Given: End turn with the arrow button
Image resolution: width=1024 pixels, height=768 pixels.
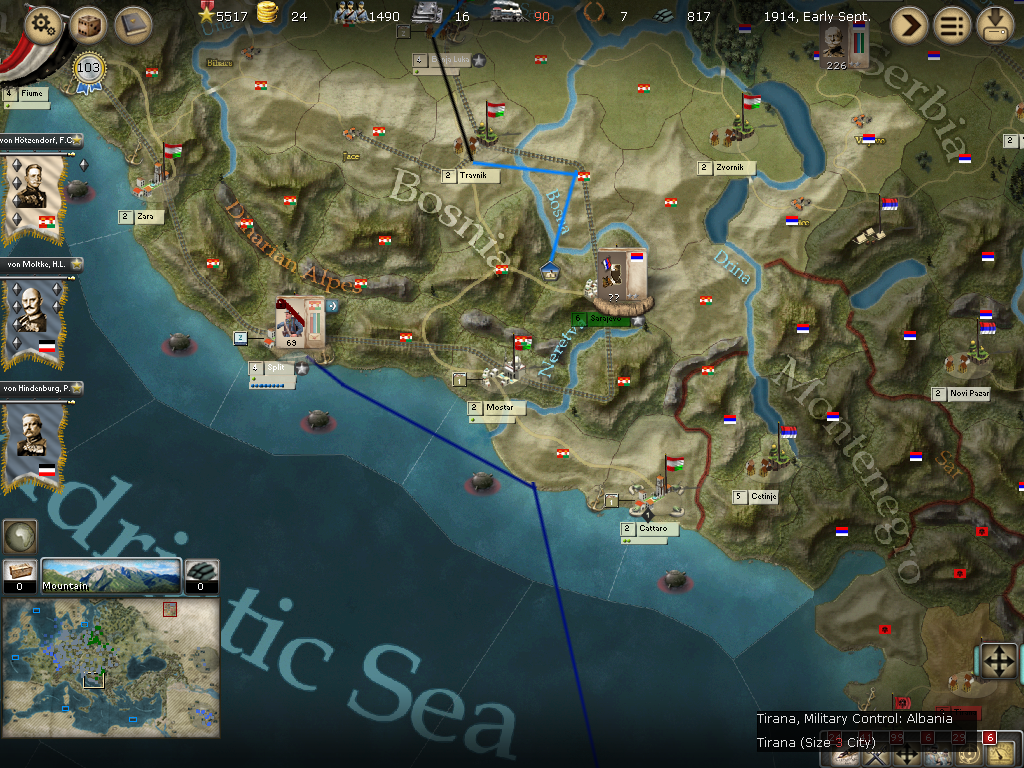Looking at the screenshot, I should pos(909,24).
